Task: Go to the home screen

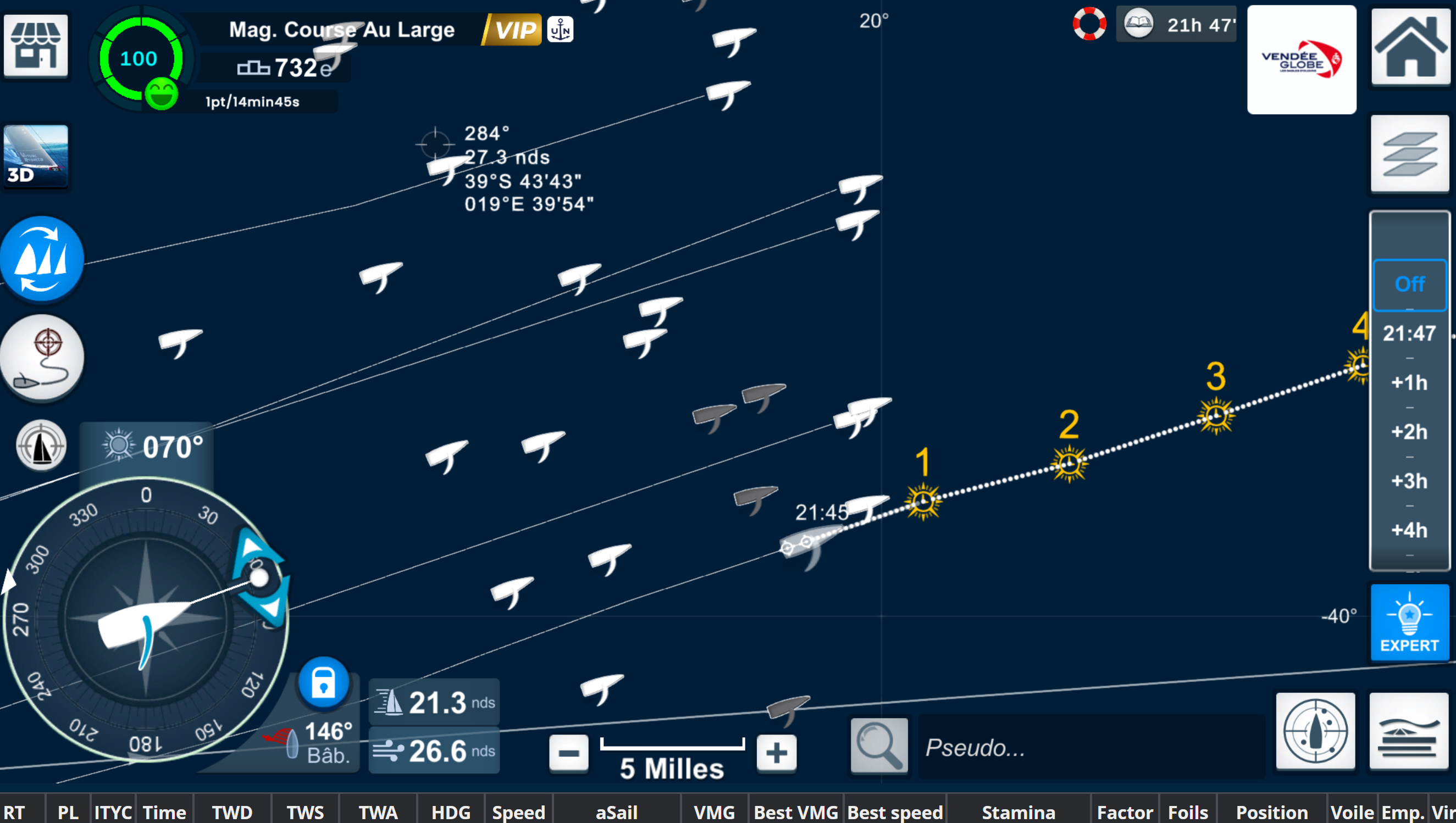Action: tap(1410, 46)
